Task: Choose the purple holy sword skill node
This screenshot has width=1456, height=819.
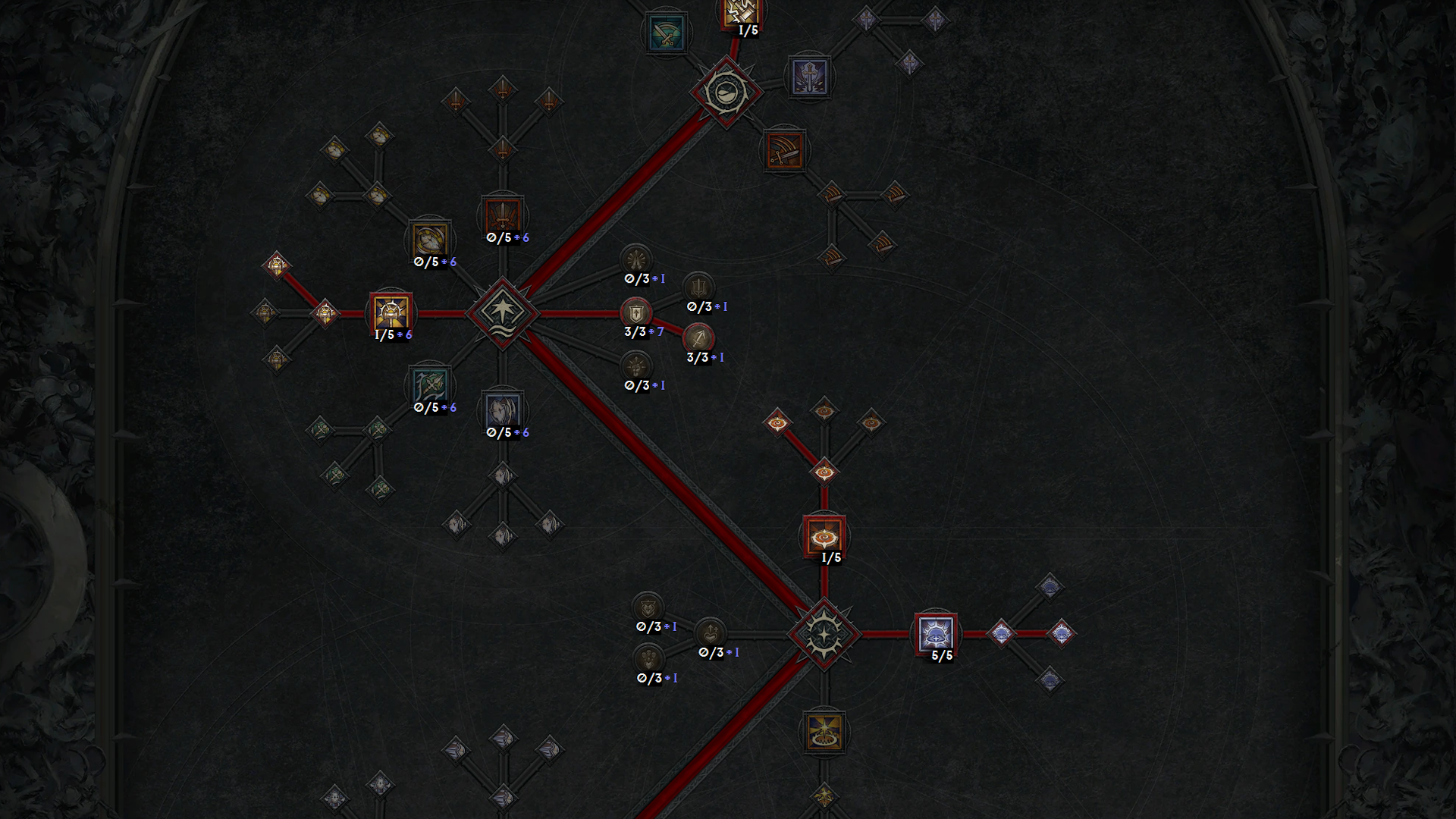Action: [809, 76]
